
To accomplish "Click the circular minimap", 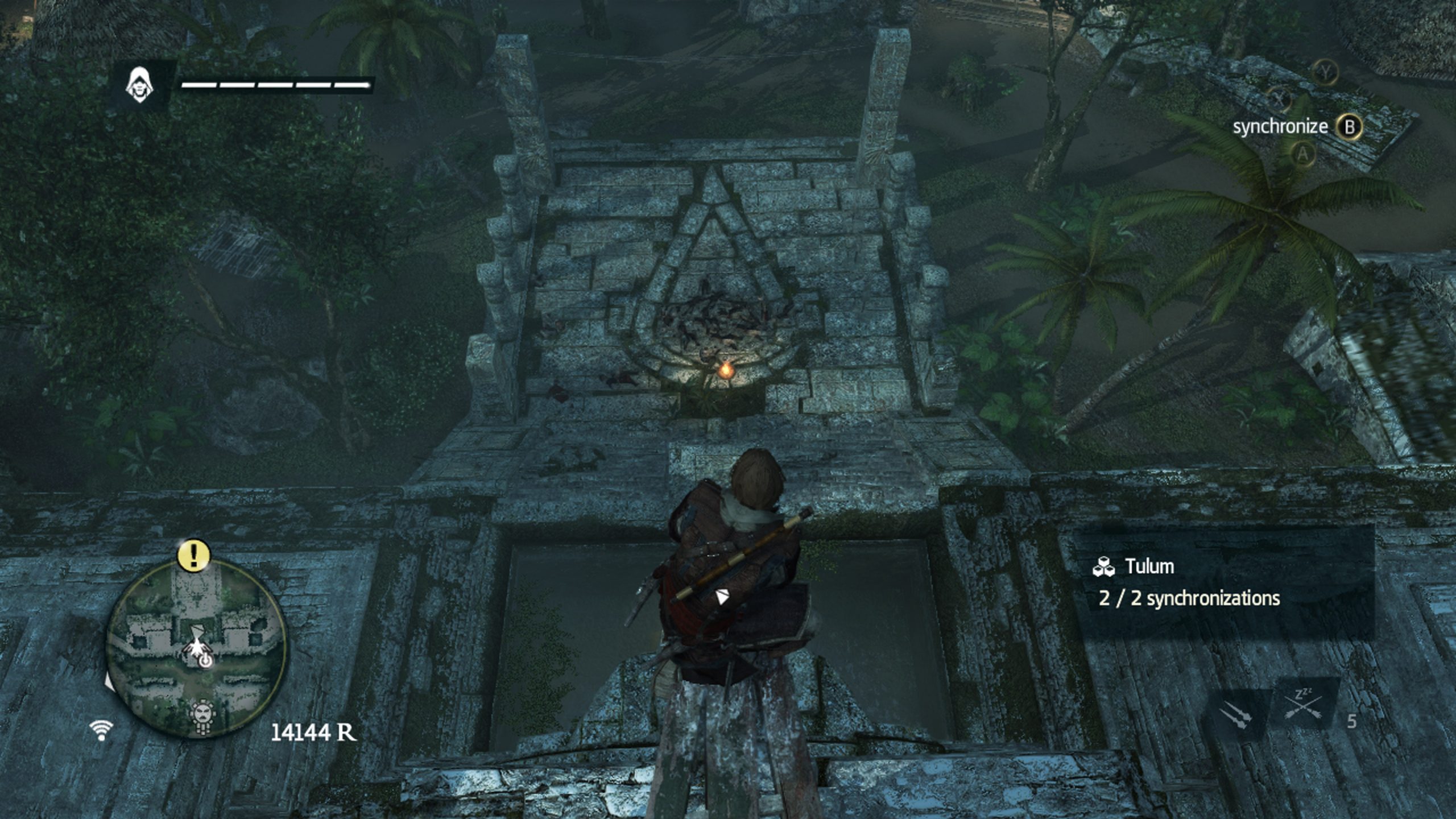I will pos(197,648).
